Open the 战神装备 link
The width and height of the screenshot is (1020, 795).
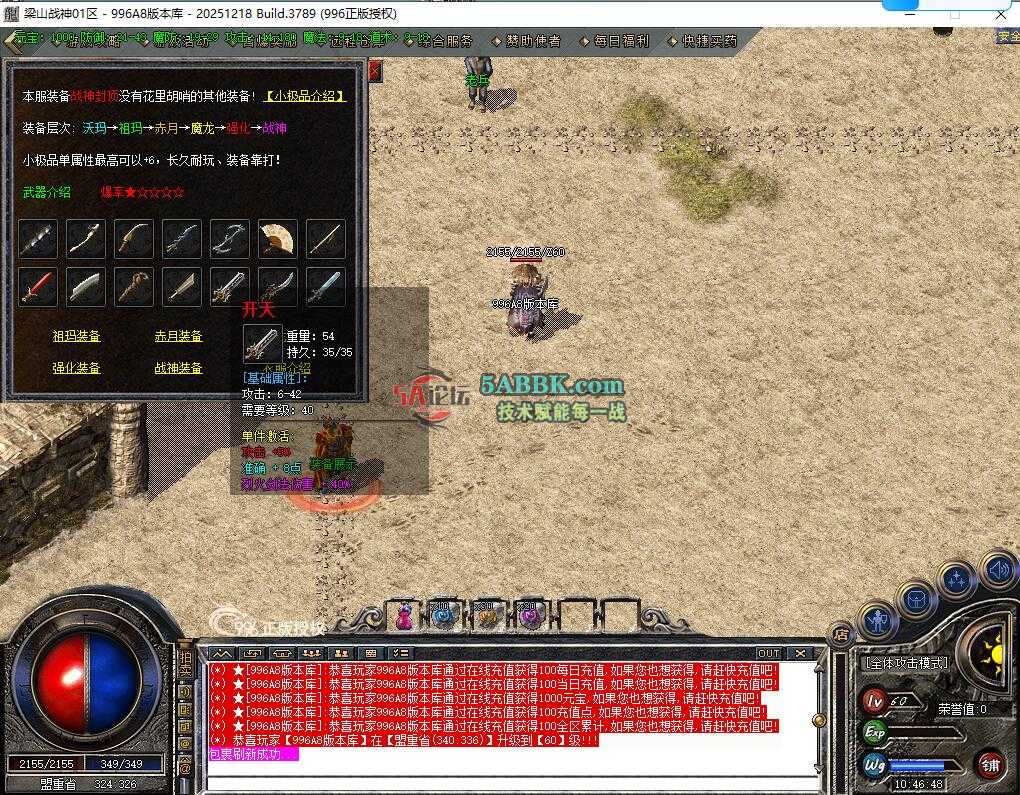coord(179,368)
